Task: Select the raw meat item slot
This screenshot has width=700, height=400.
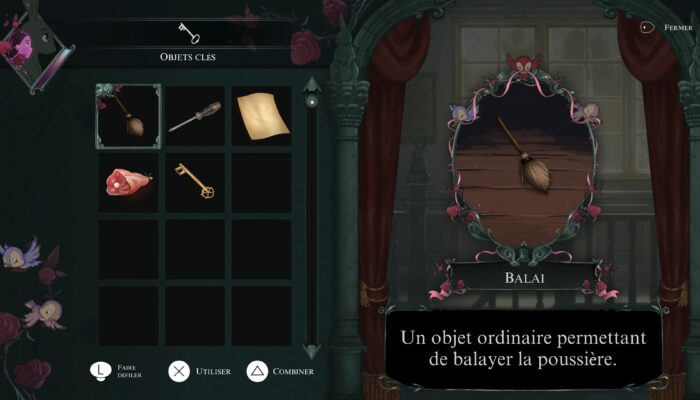Action: point(128,182)
